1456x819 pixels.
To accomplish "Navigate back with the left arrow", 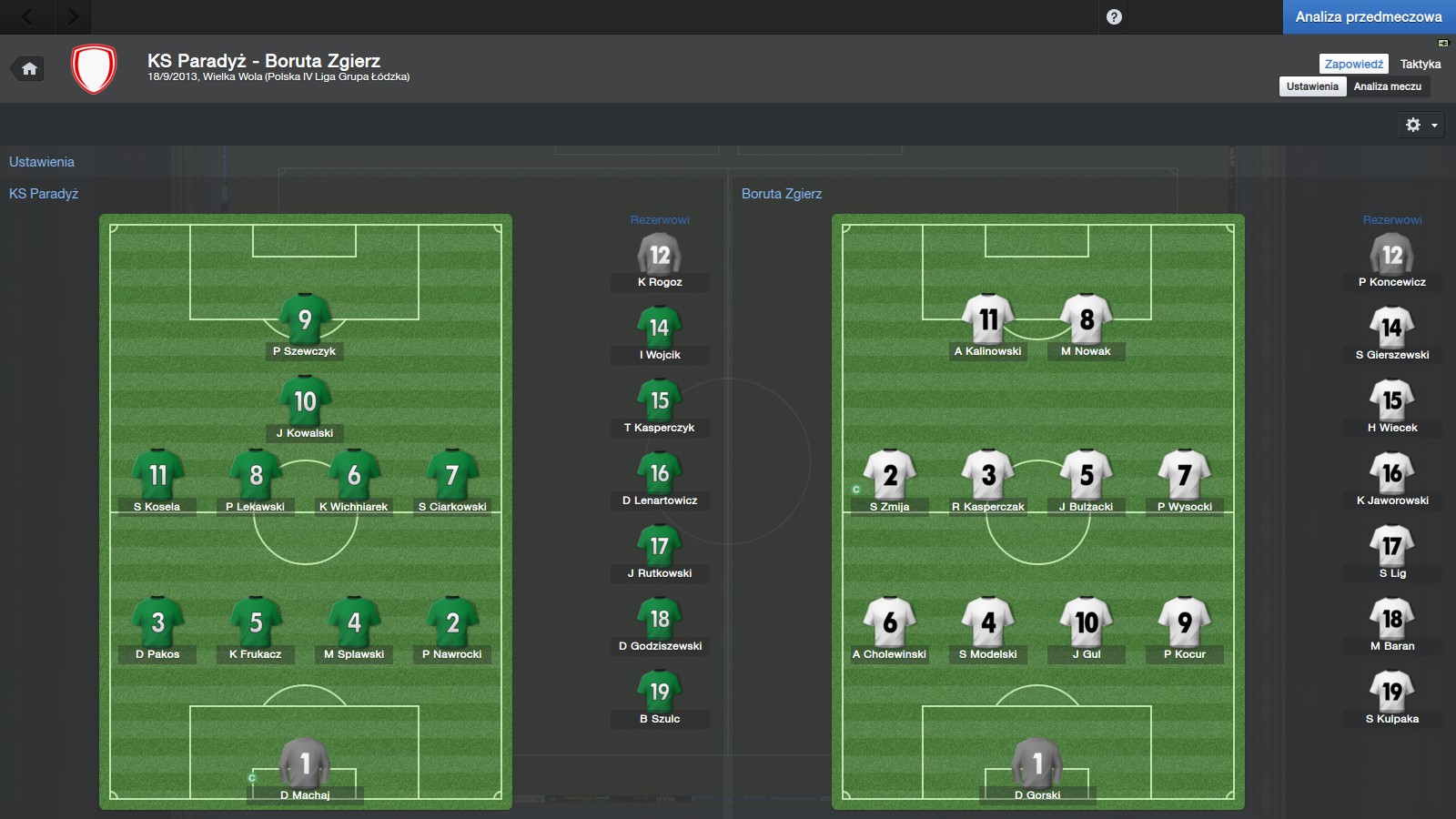I will 27,16.
